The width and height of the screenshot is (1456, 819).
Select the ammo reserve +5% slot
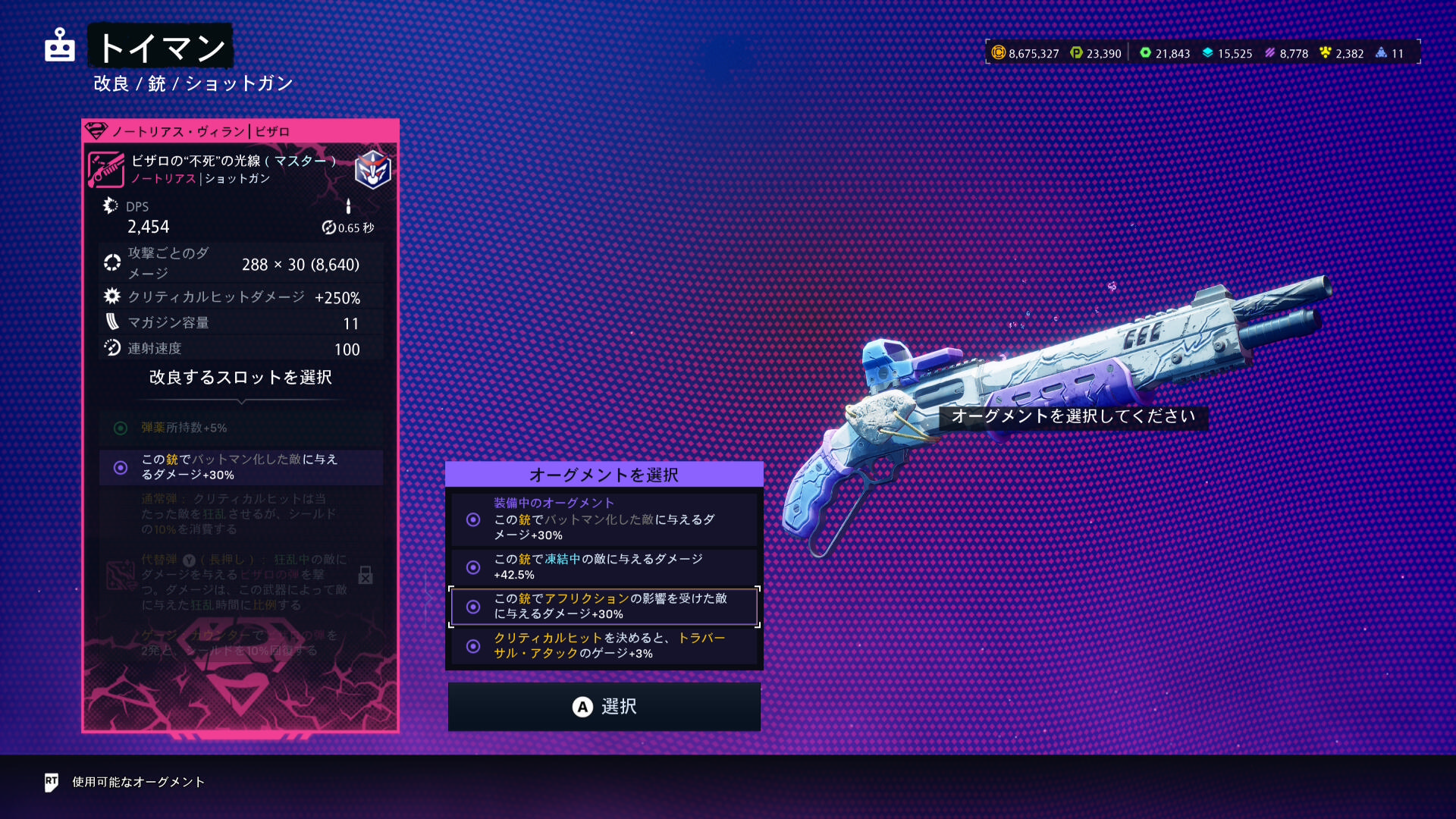click(240, 428)
